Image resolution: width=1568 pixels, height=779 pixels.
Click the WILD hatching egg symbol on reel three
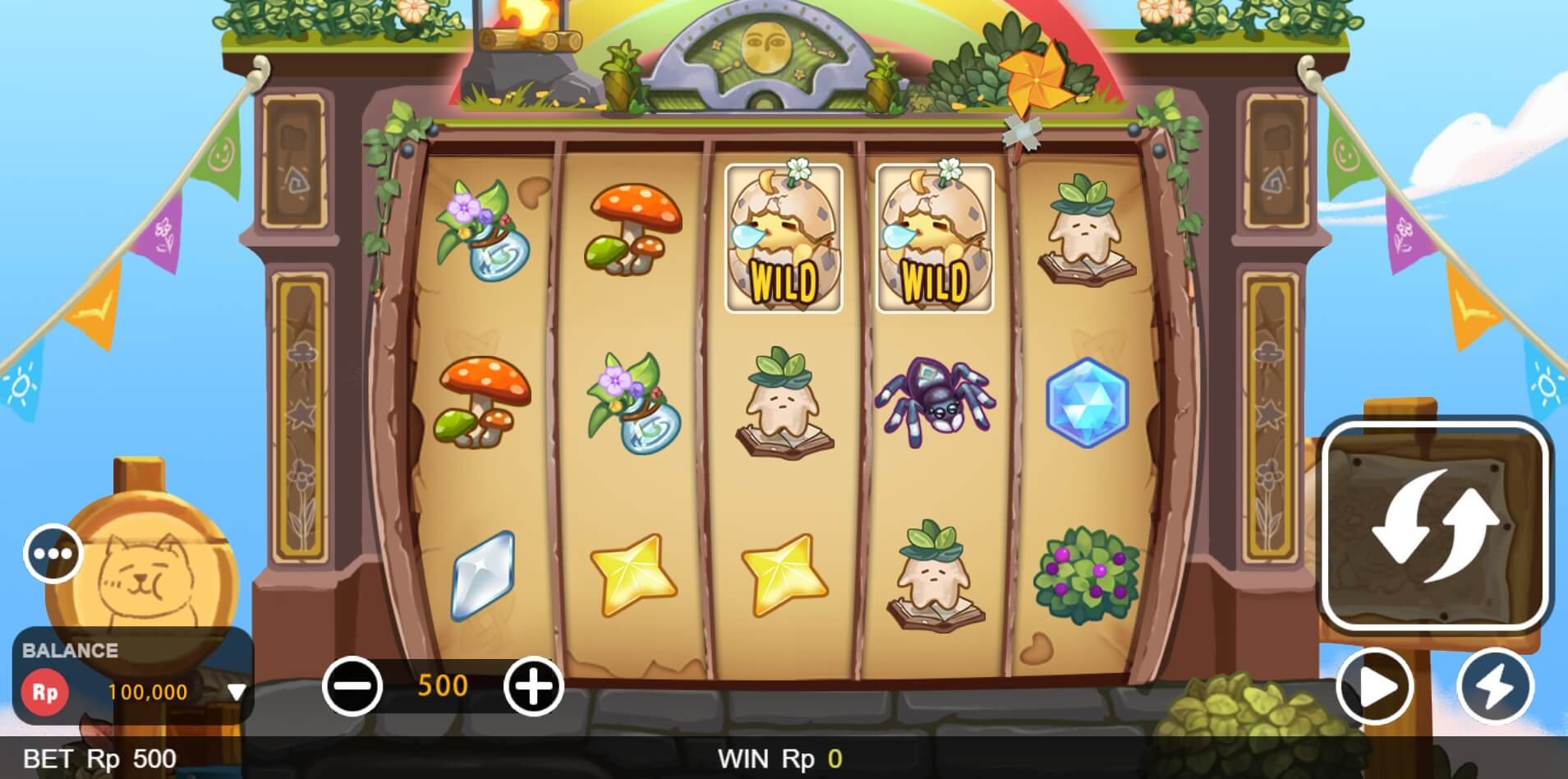pos(783,238)
